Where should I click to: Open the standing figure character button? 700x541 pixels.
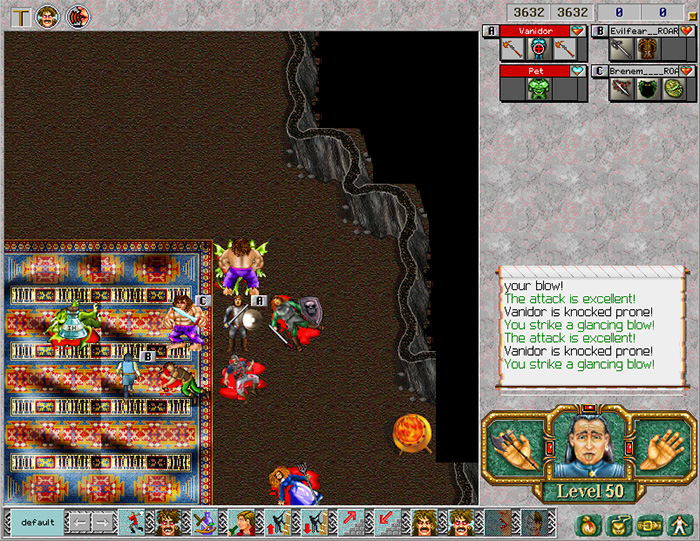tap(677, 523)
